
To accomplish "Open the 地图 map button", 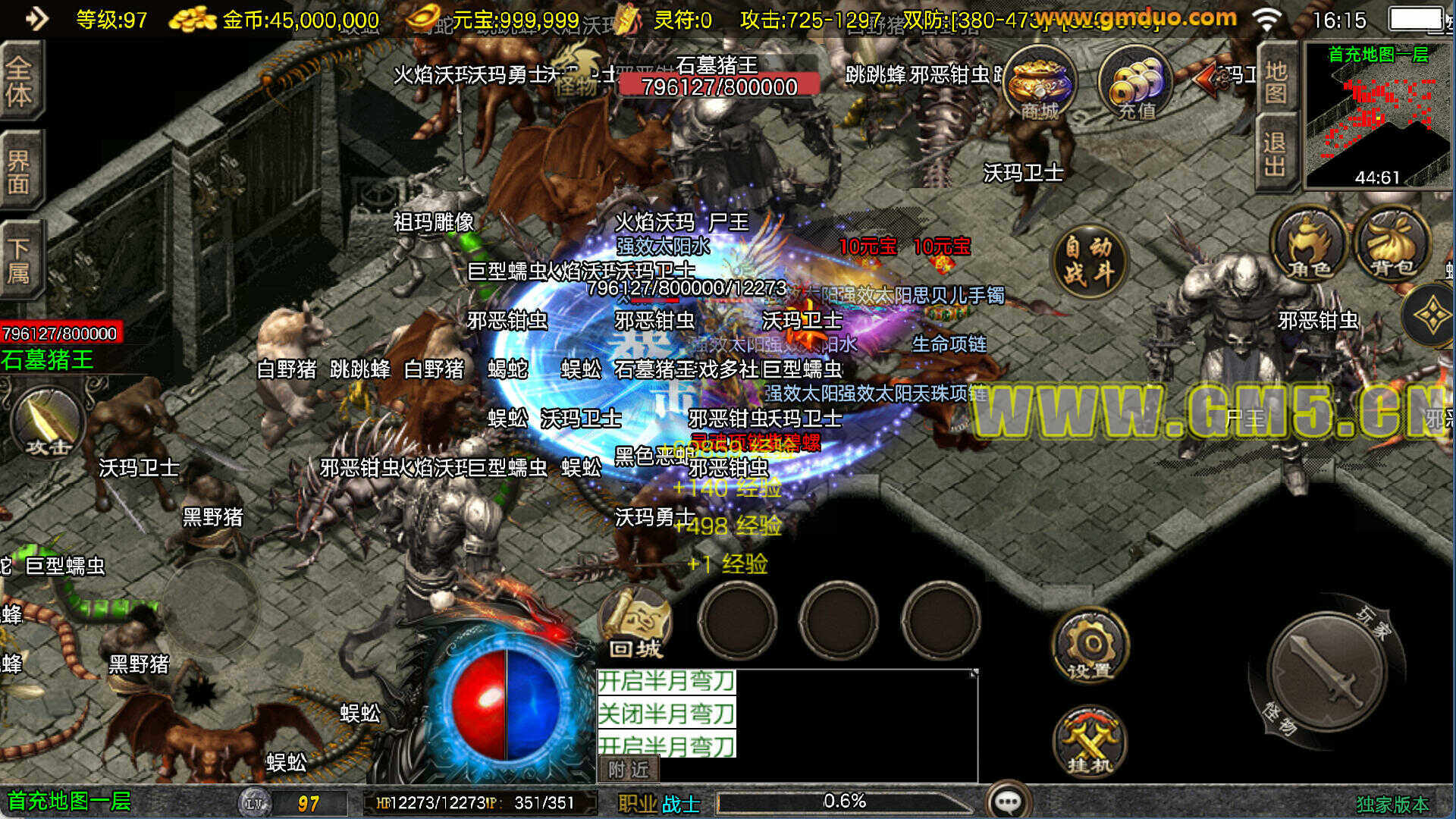I will 1276,82.
